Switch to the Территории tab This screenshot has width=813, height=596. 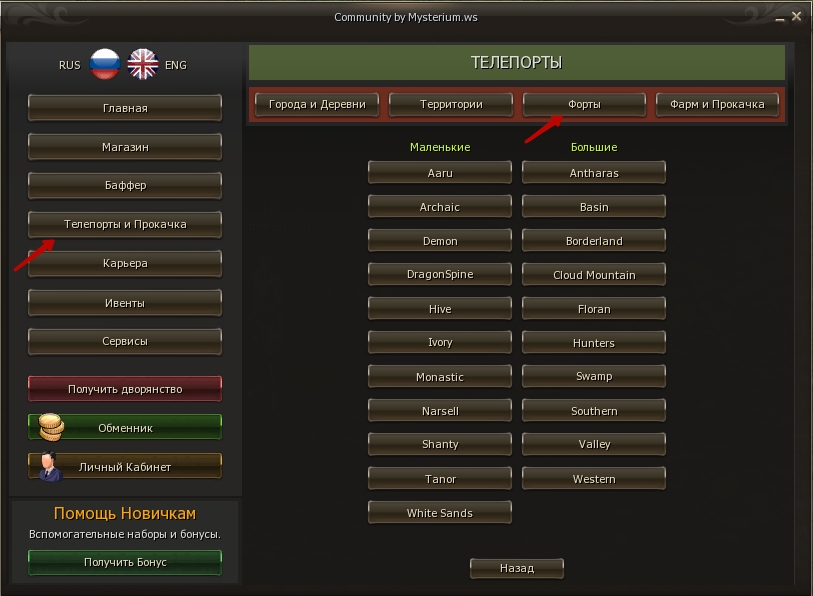451,104
